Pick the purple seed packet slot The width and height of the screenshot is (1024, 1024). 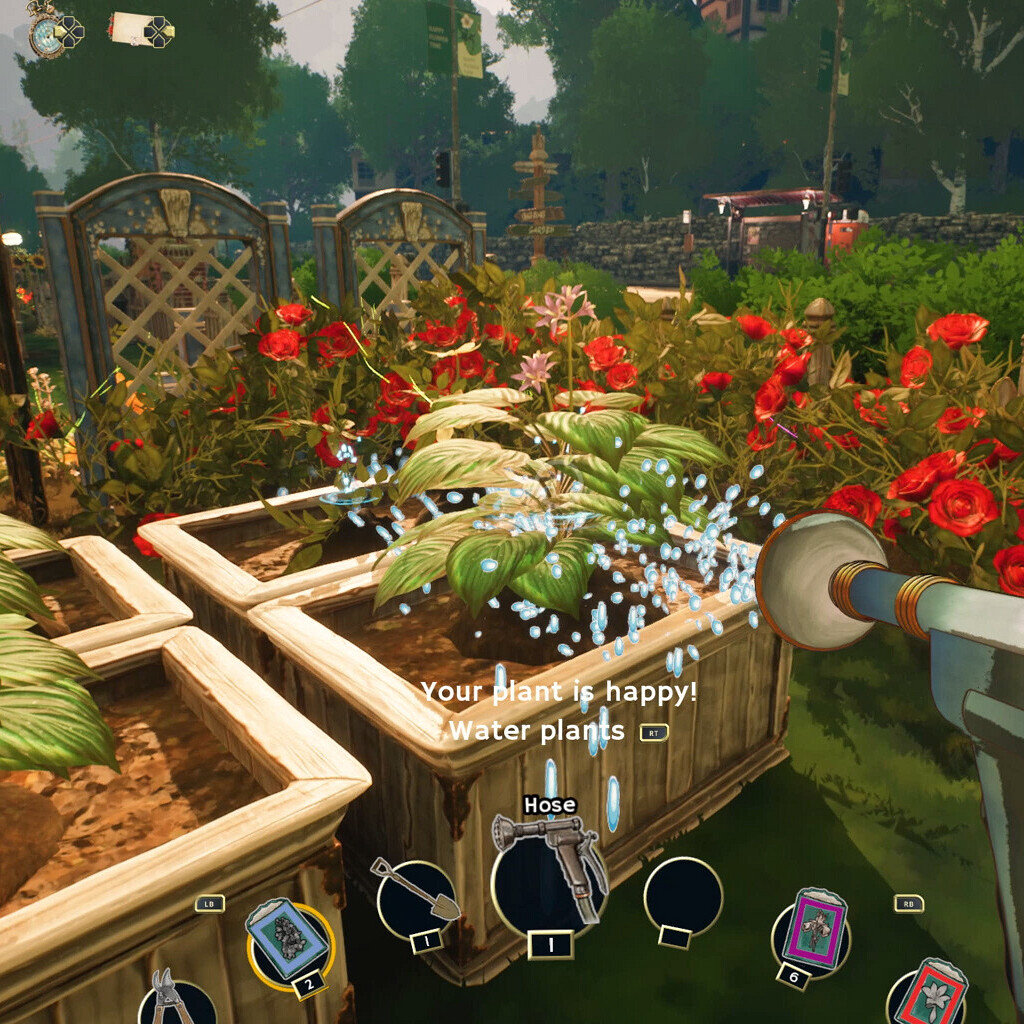(811, 927)
